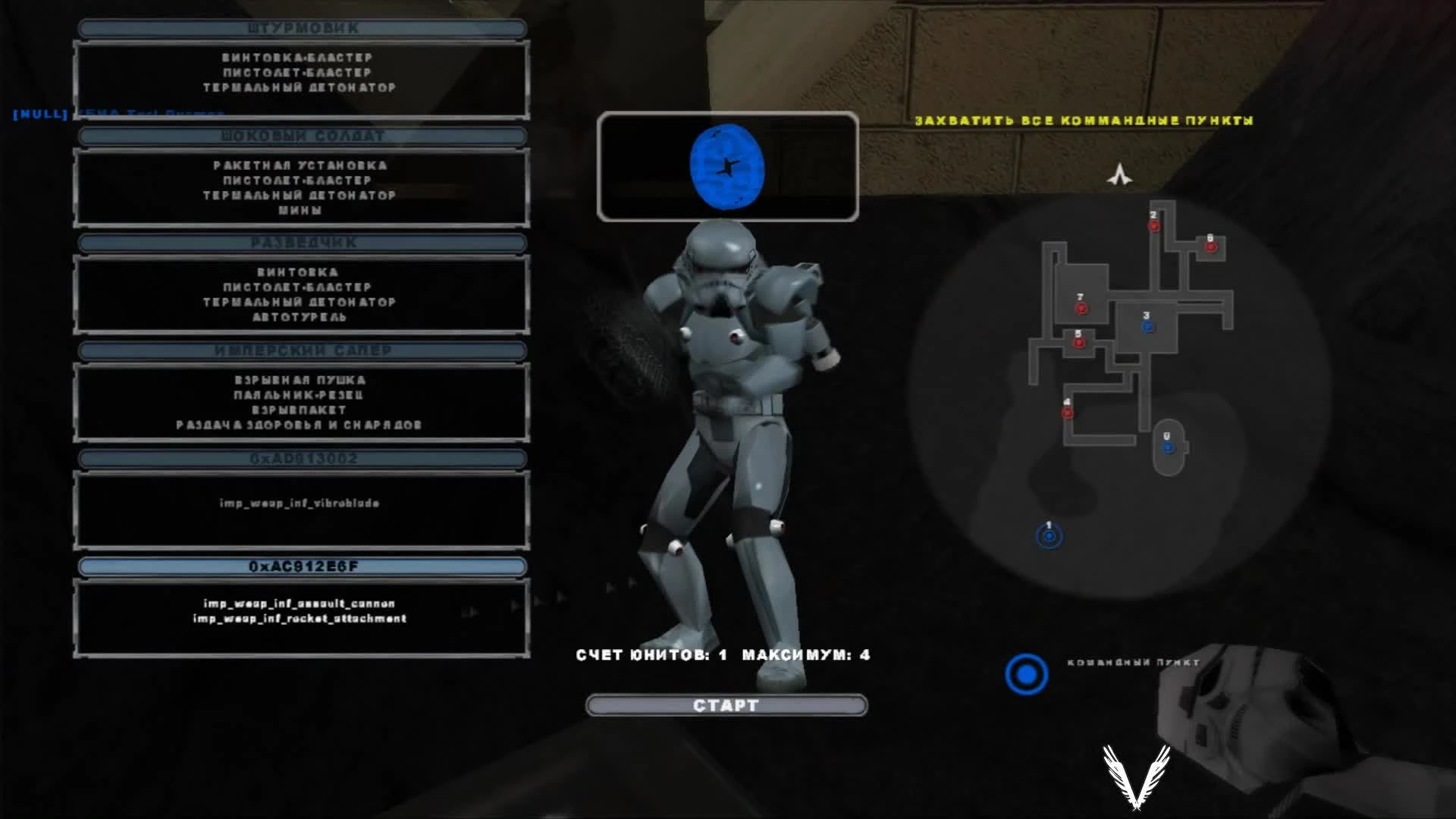Click red command post 4 marker
The width and height of the screenshot is (1456, 819).
tap(1067, 412)
